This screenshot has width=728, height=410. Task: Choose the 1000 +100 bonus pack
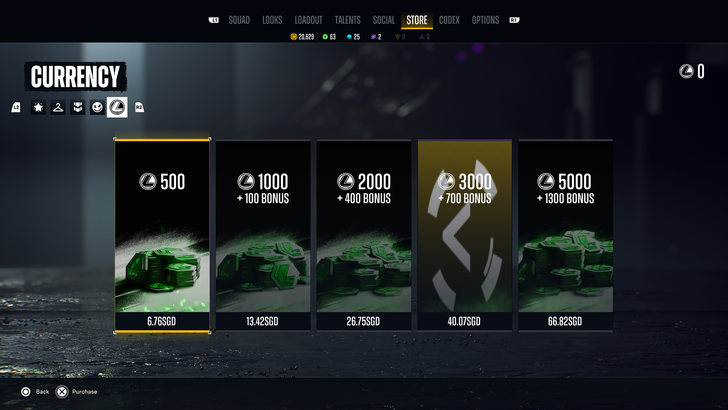263,235
